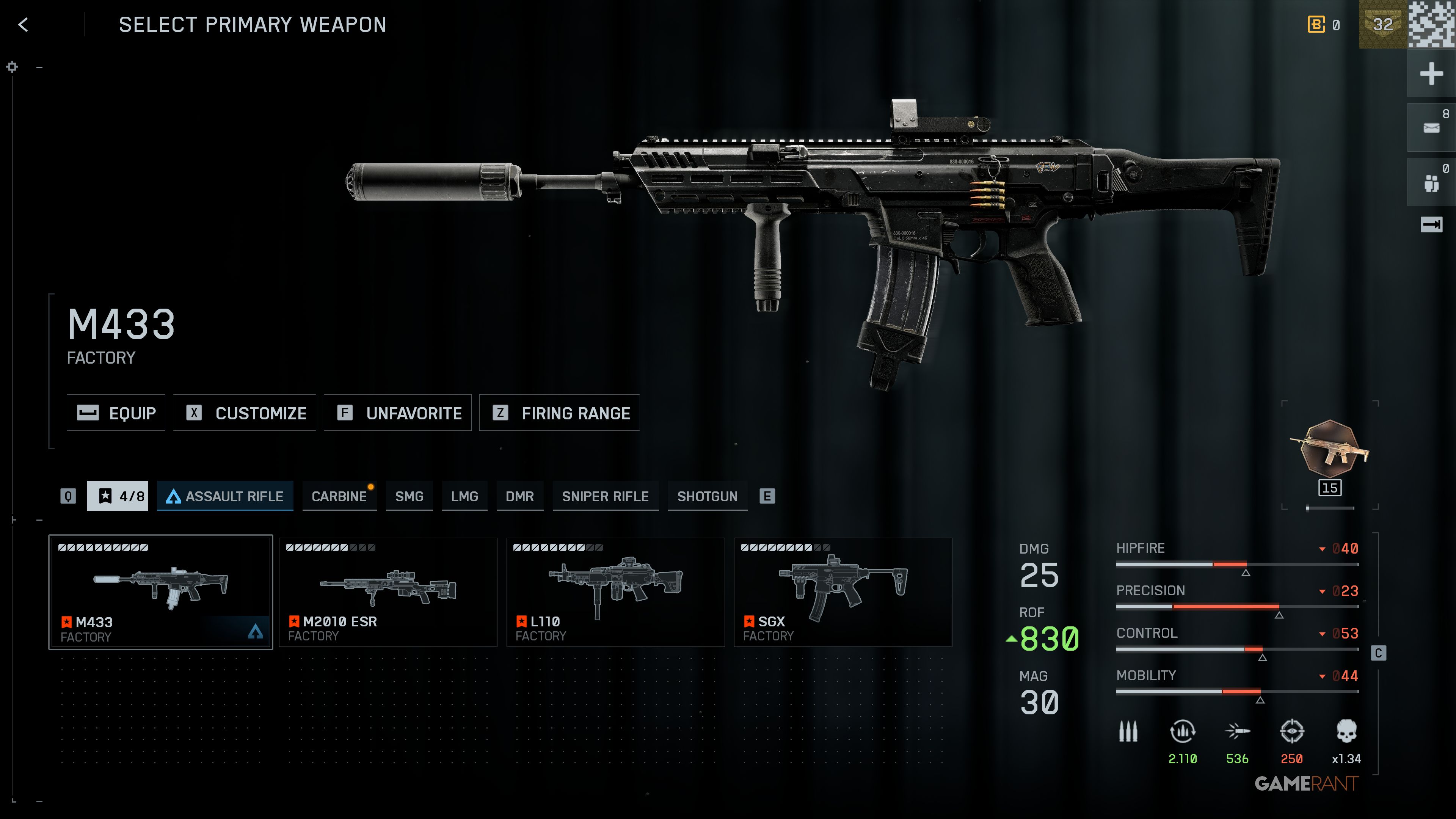The height and width of the screenshot is (819, 1456).
Task: Unfavorite the M433 weapon
Action: tap(397, 413)
